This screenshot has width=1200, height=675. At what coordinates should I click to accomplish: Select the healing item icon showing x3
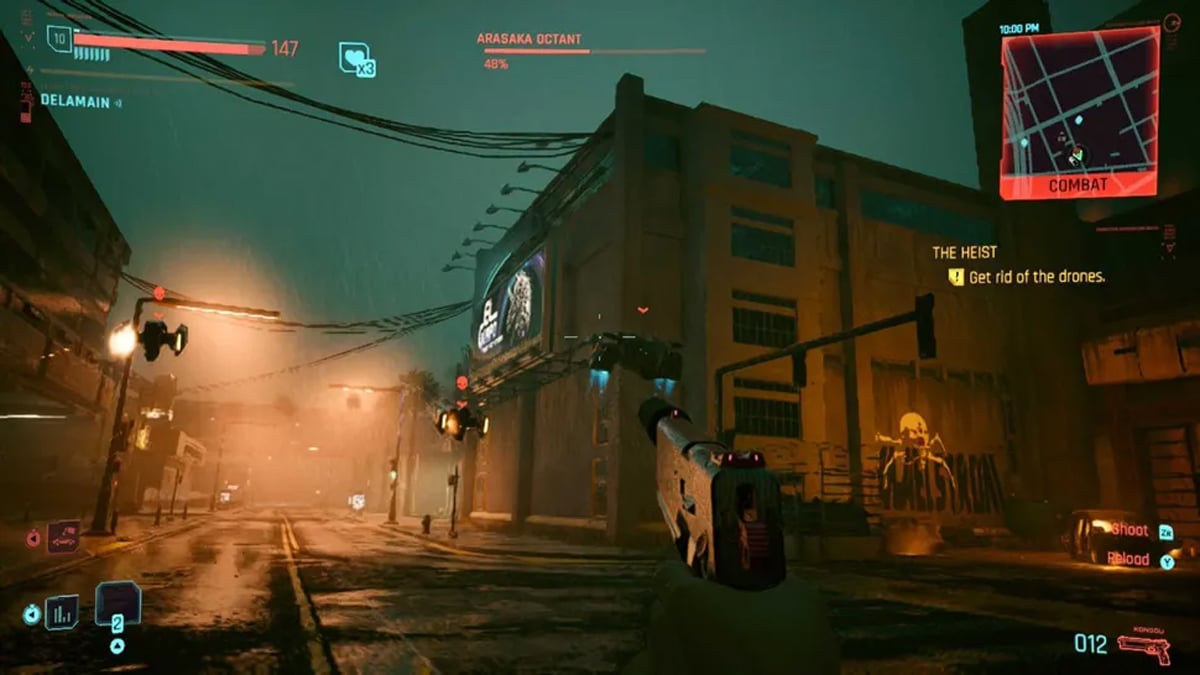[356, 59]
